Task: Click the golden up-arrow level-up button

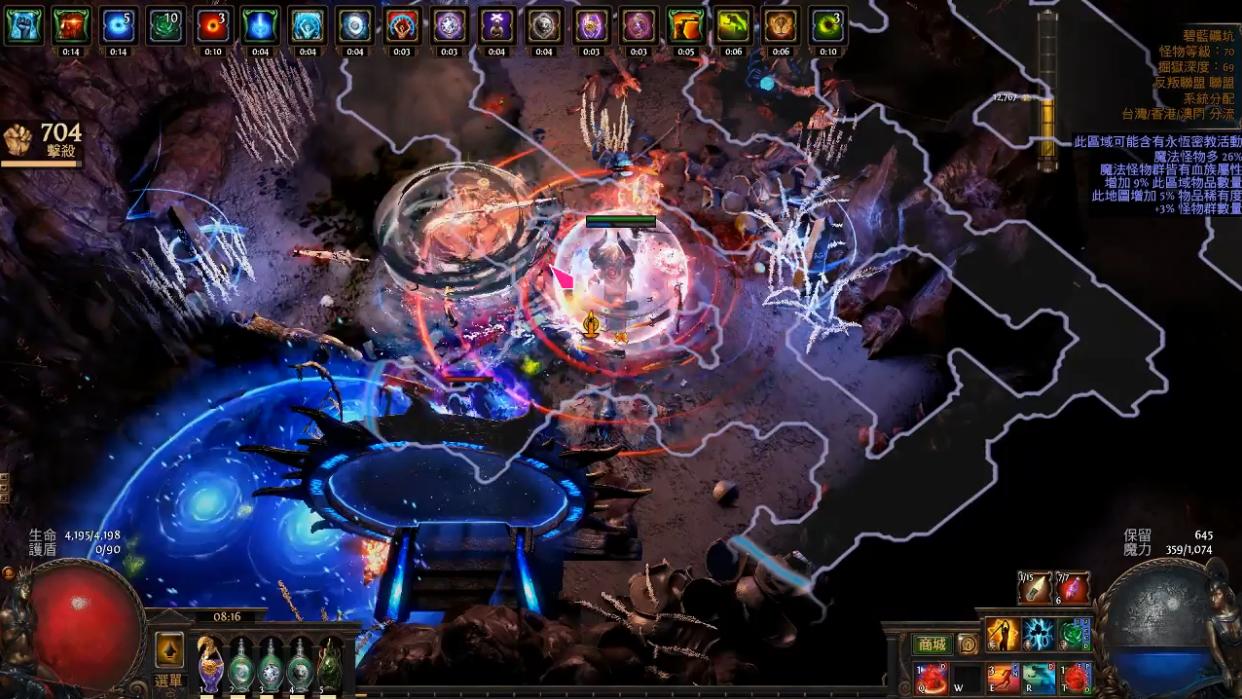Action: tap(169, 649)
